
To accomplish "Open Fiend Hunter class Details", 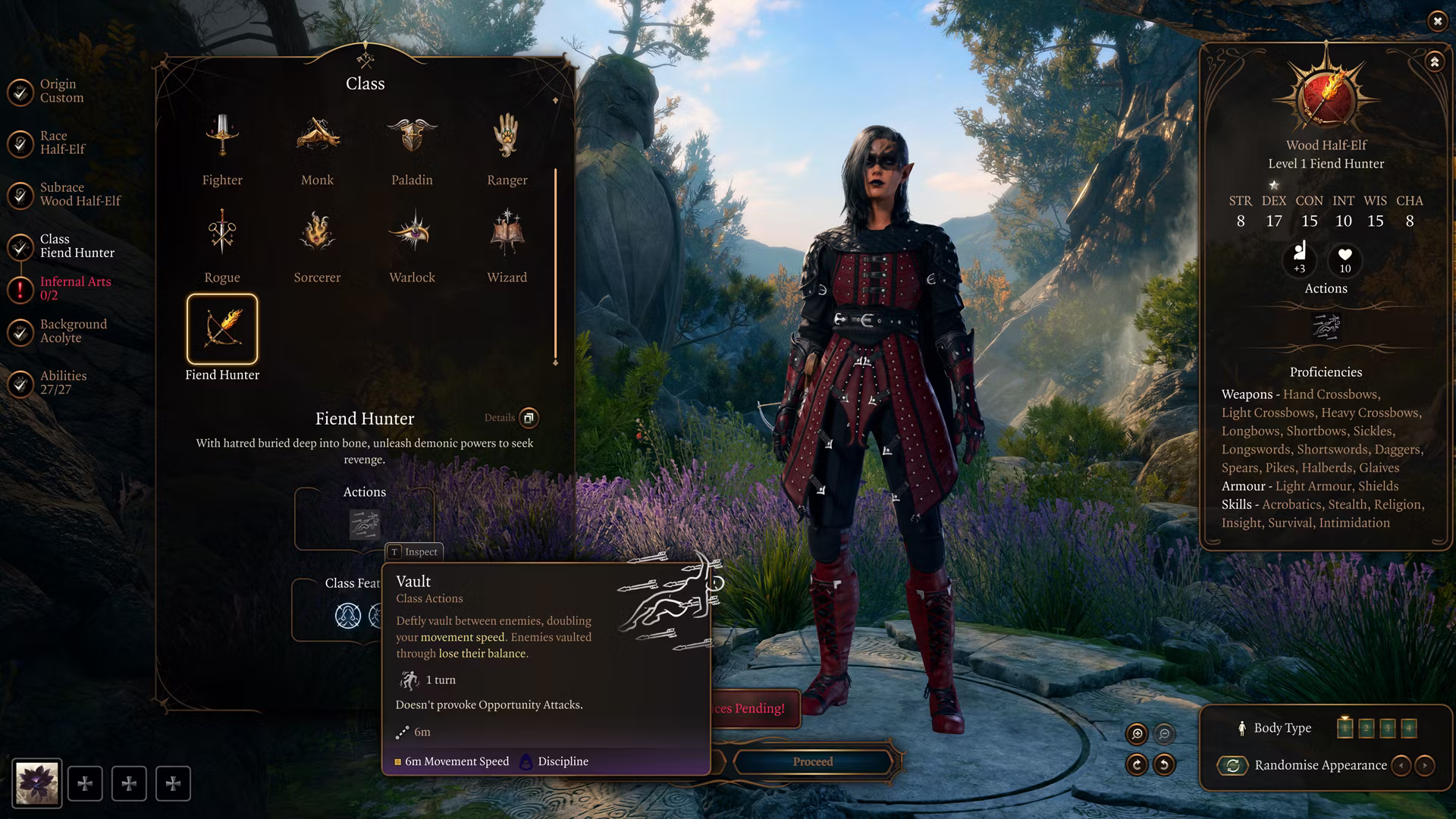I will (528, 418).
